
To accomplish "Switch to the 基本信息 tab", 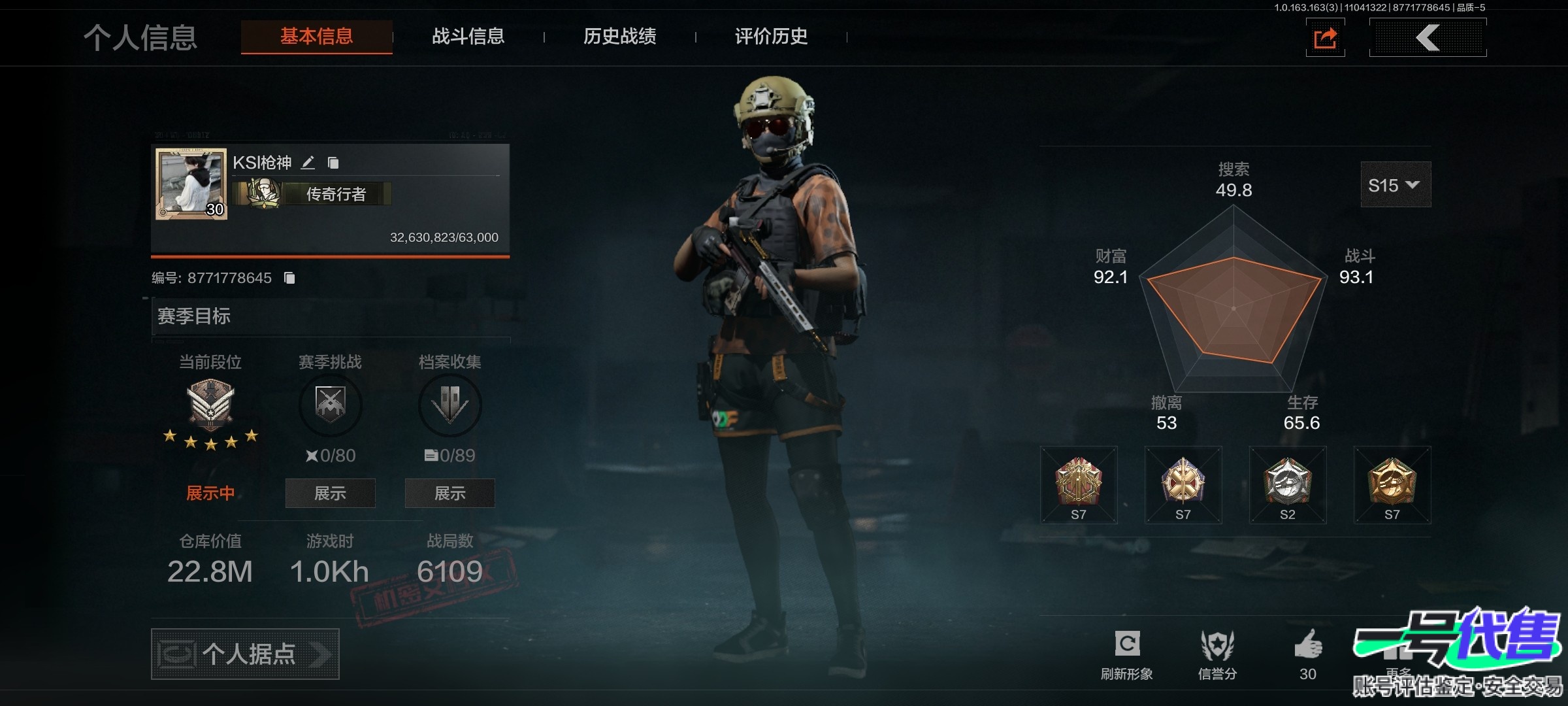I will tap(317, 37).
